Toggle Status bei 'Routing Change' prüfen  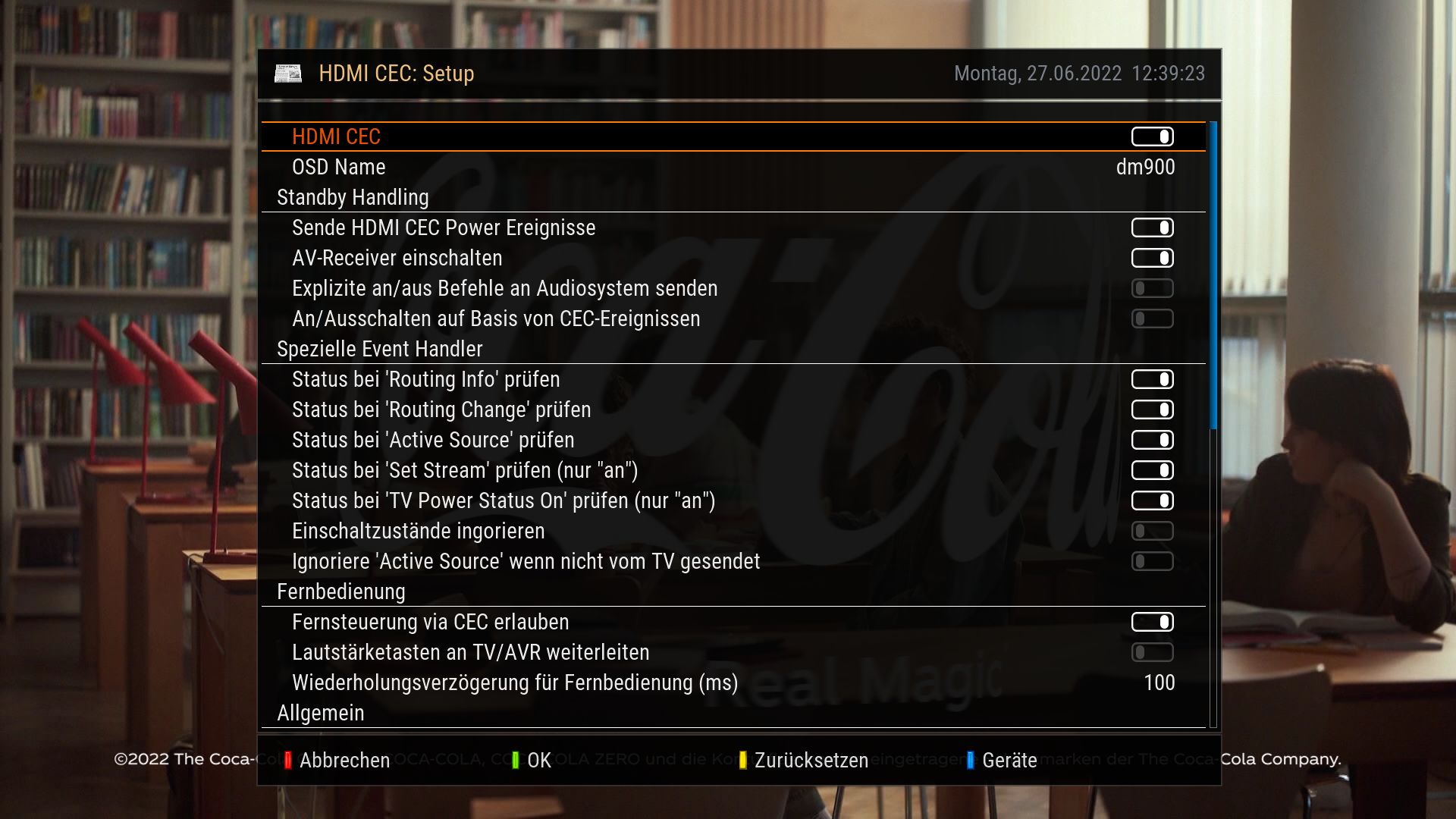(x=1152, y=409)
